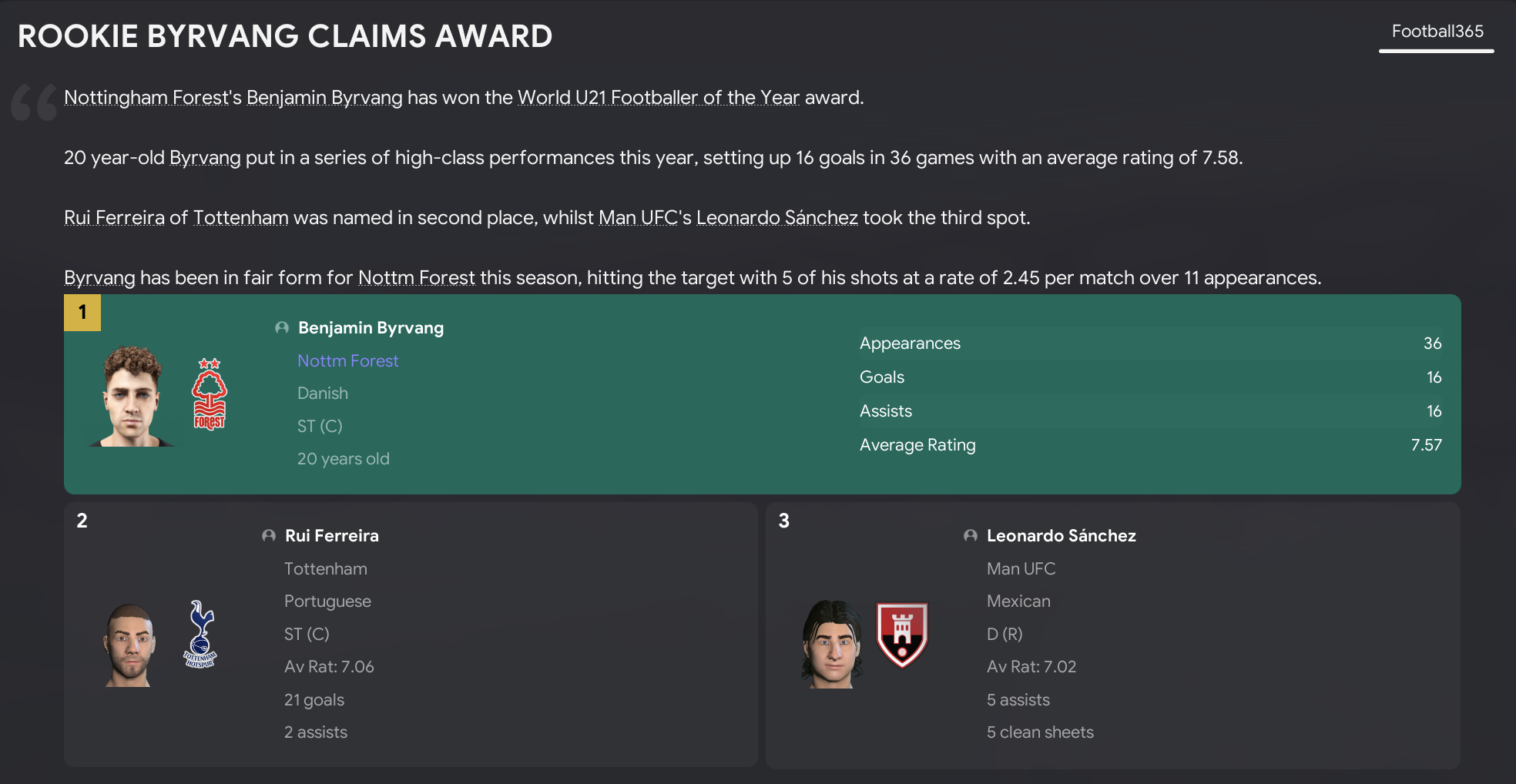
Task: Click the quotation mark graphic near the article
Action: point(35,100)
